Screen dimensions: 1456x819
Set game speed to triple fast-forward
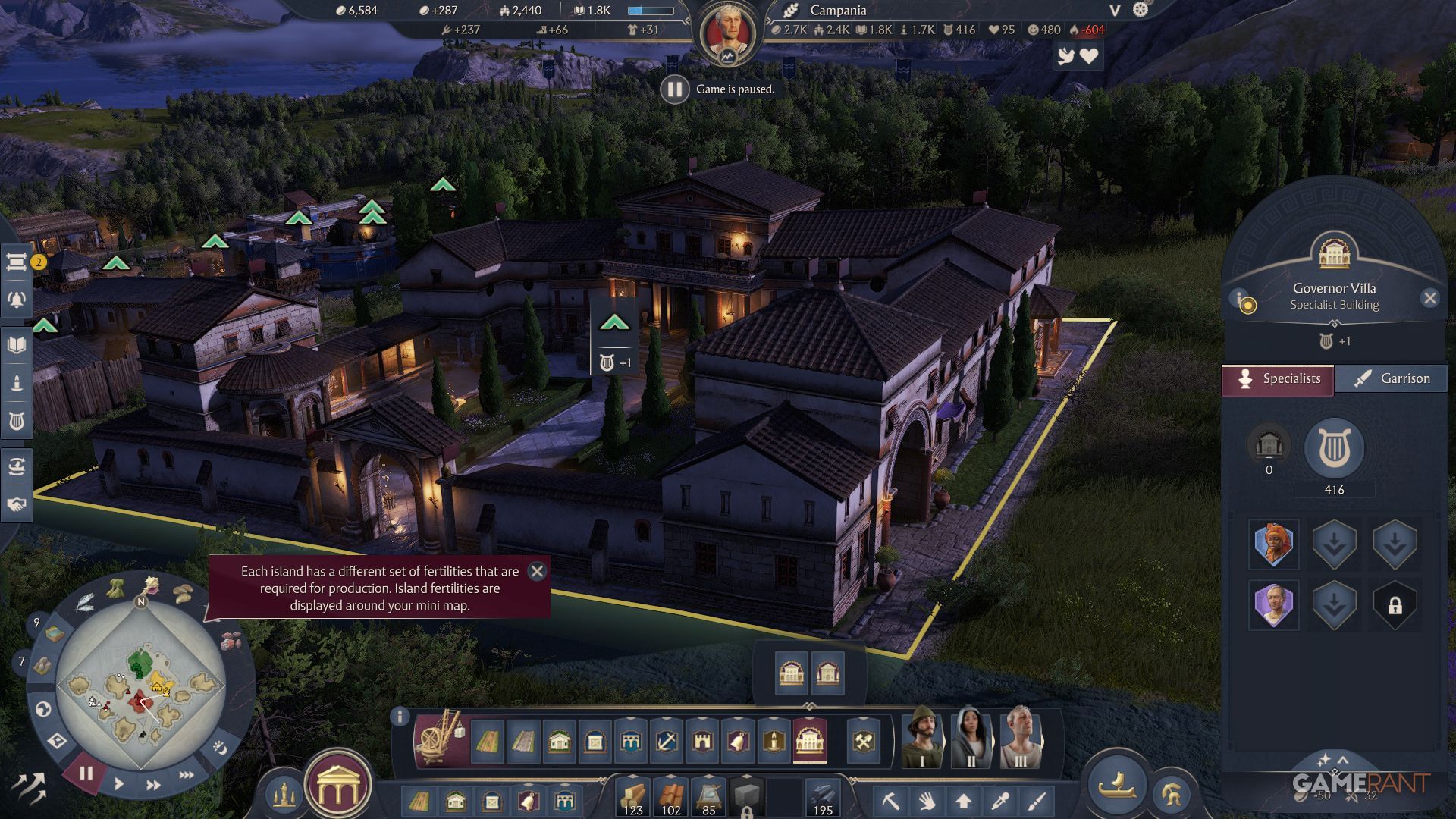(x=186, y=775)
